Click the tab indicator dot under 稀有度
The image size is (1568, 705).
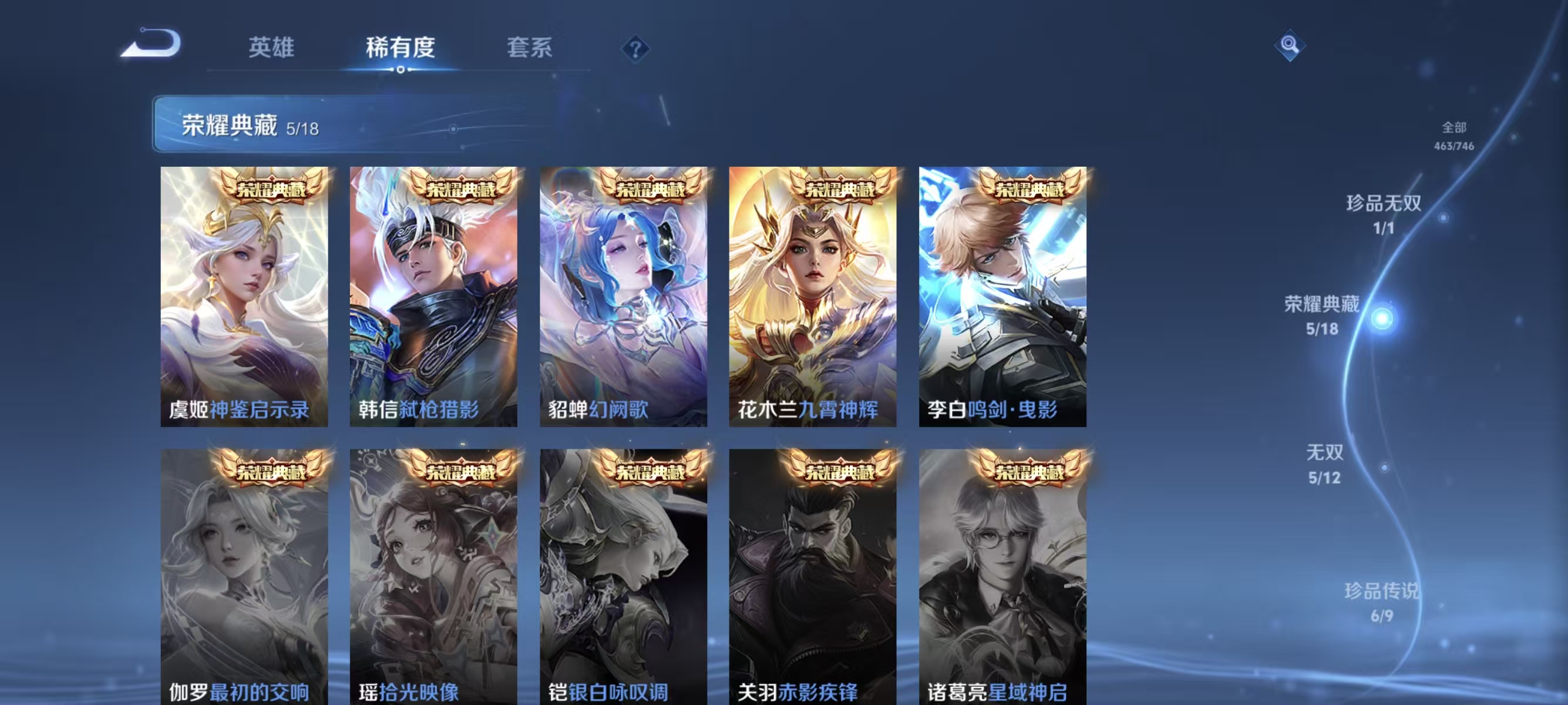401,69
